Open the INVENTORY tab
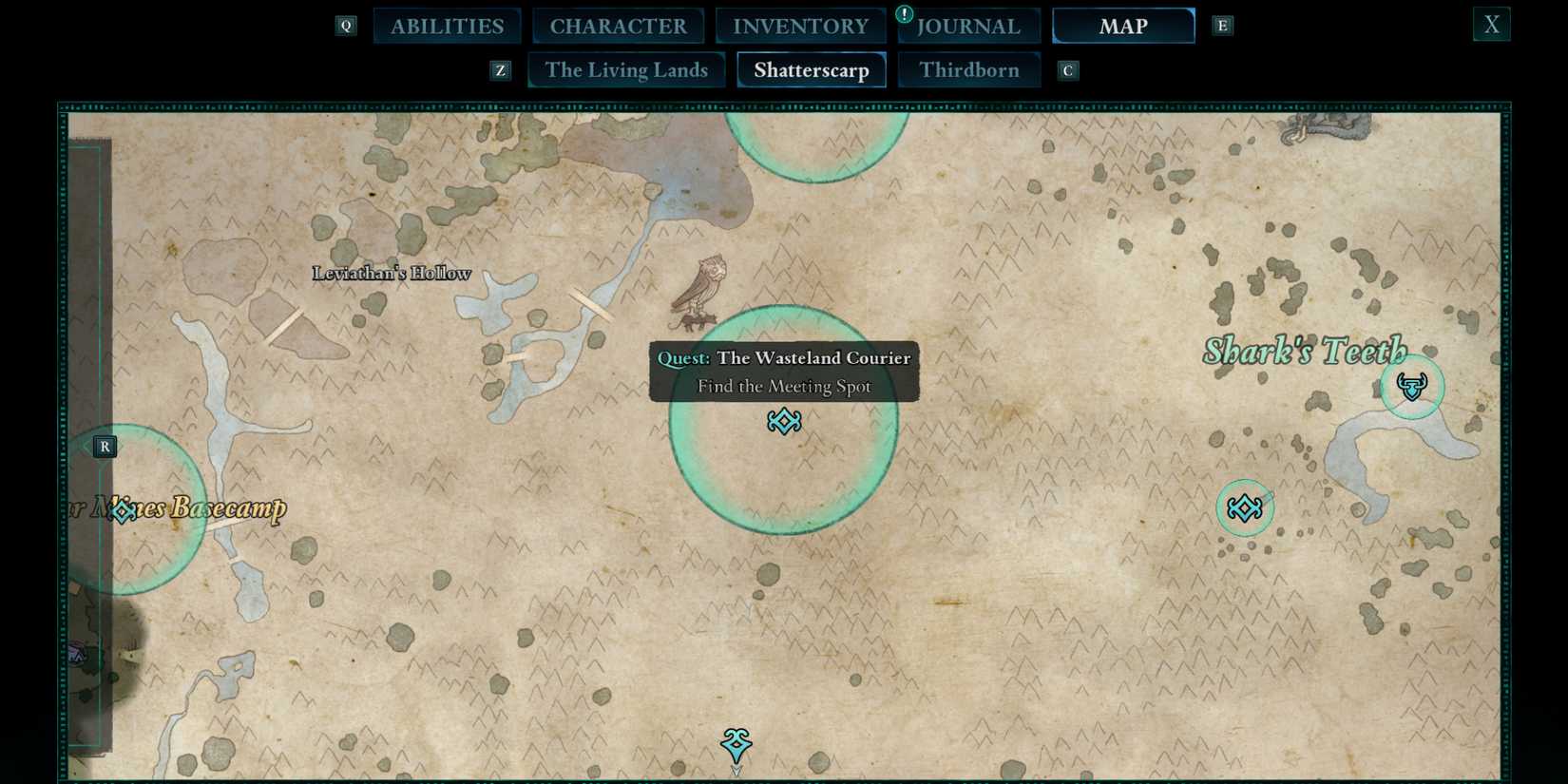The image size is (1568, 784). [801, 26]
